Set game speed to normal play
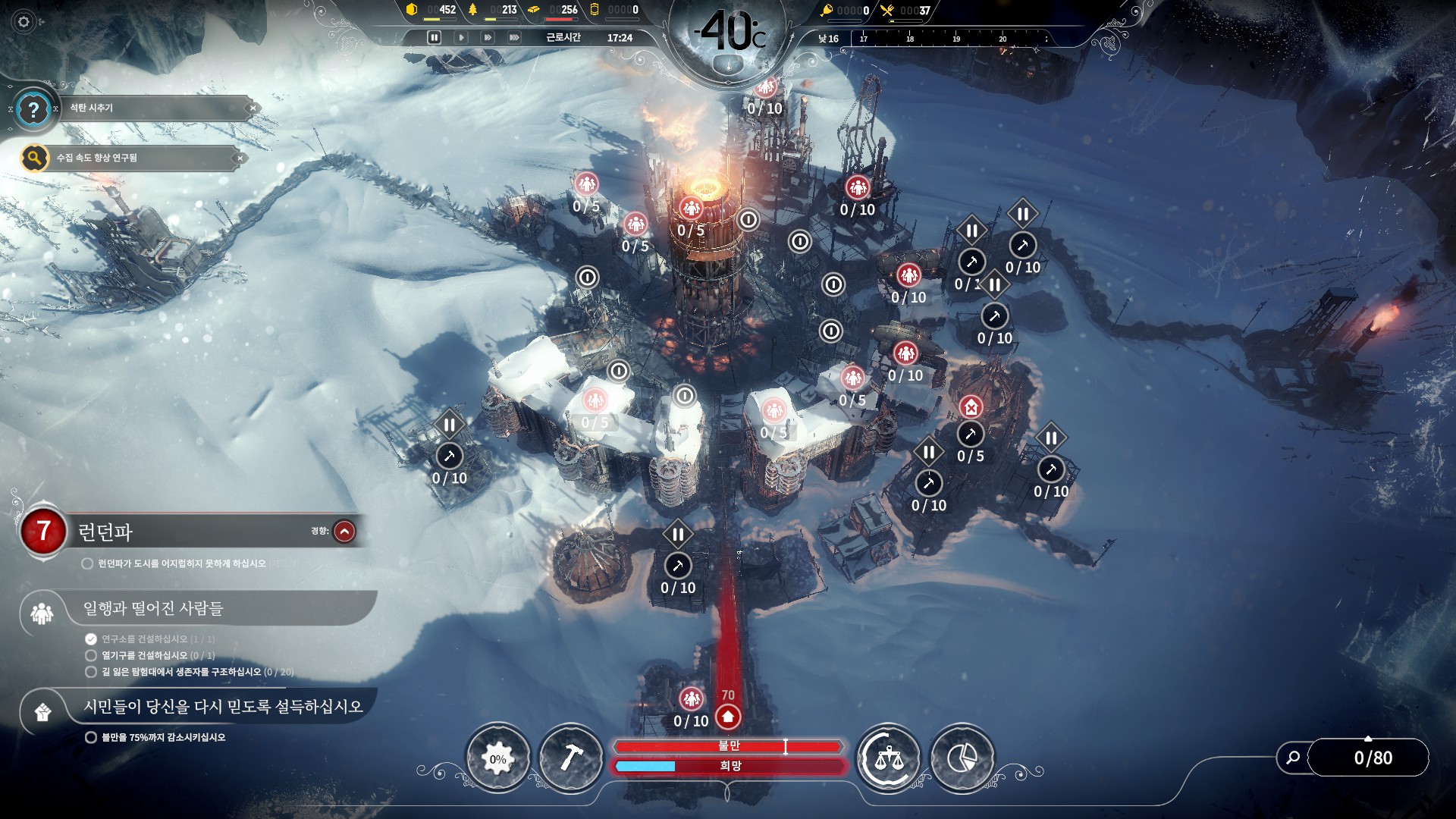 [x=461, y=37]
